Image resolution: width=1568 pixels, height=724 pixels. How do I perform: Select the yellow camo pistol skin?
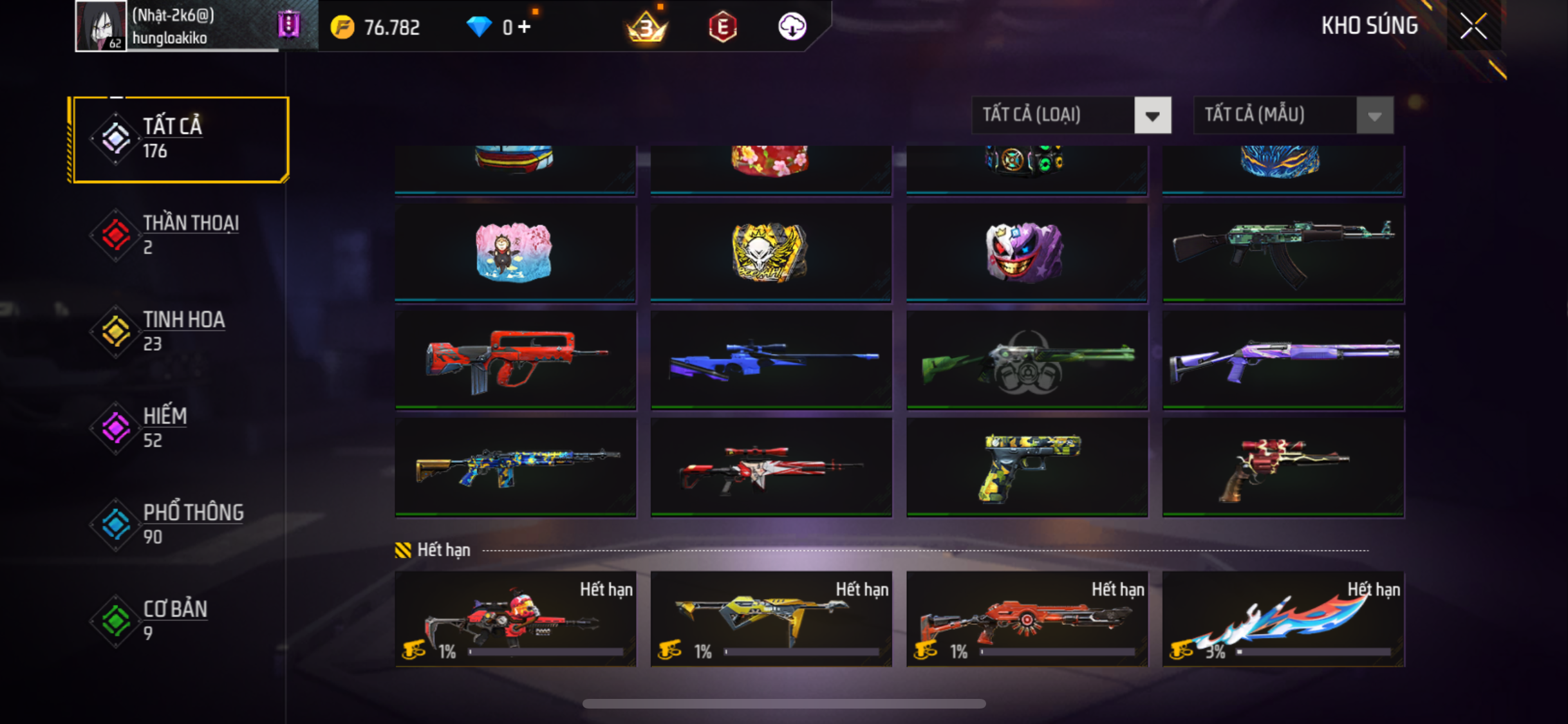click(1027, 467)
